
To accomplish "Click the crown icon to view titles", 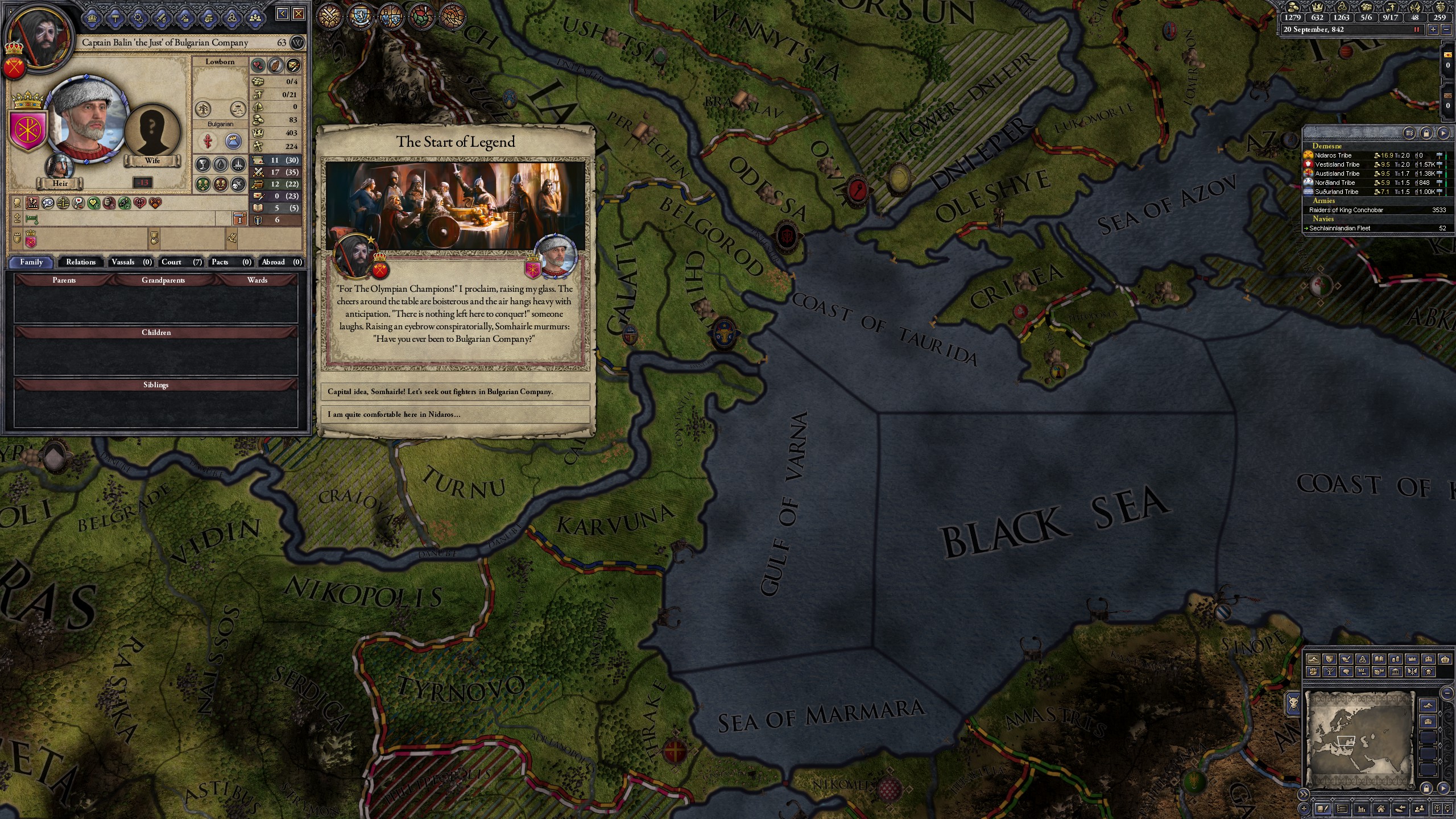I will point(93,18).
